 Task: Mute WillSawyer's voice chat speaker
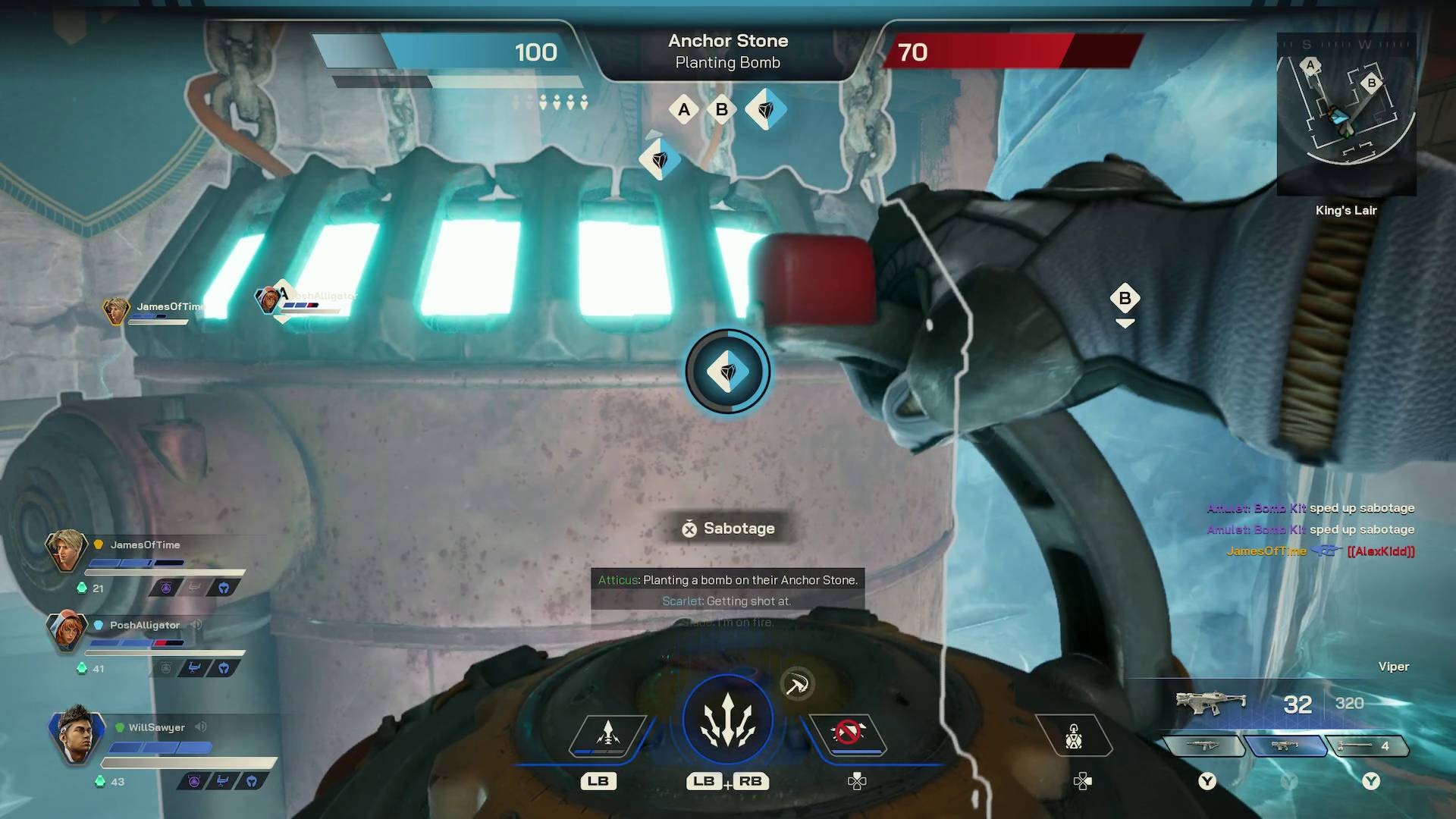pyautogui.click(x=201, y=726)
